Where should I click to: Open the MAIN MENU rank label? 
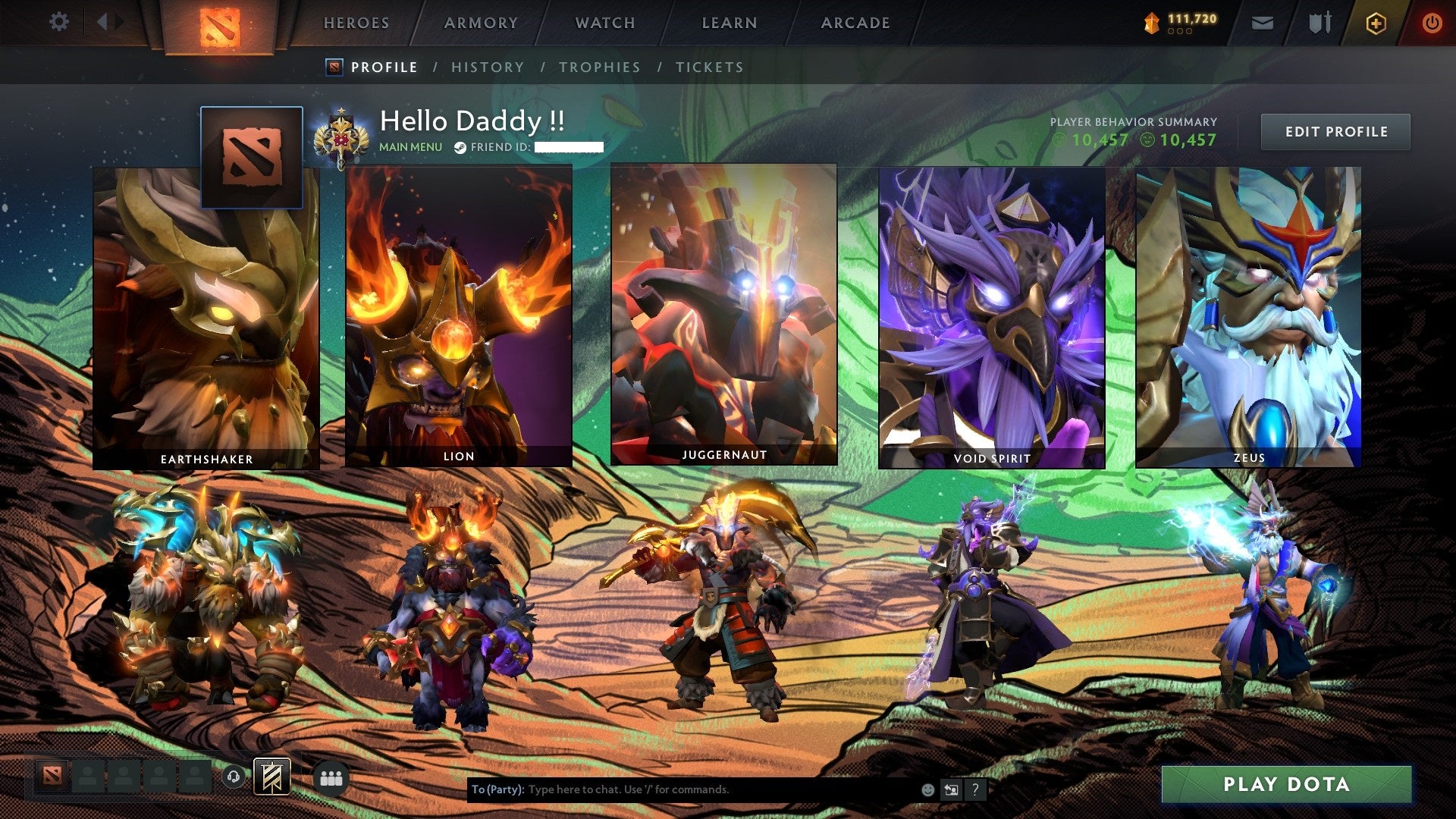point(410,146)
